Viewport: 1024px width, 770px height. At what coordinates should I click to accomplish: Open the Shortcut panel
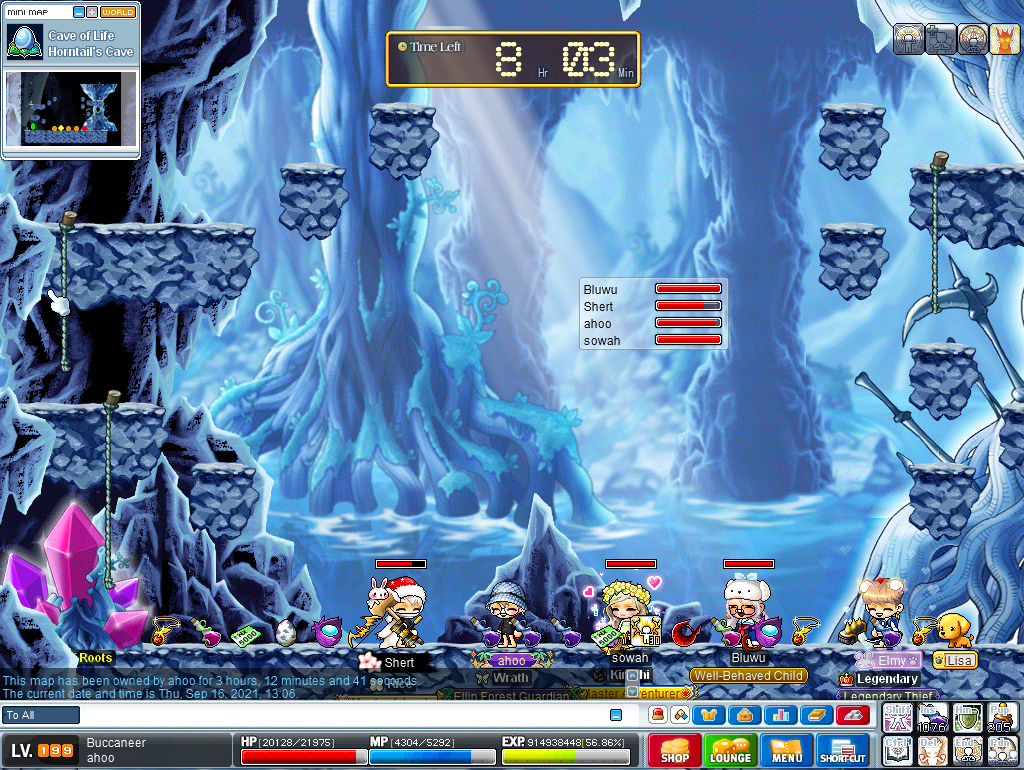coord(843,750)
